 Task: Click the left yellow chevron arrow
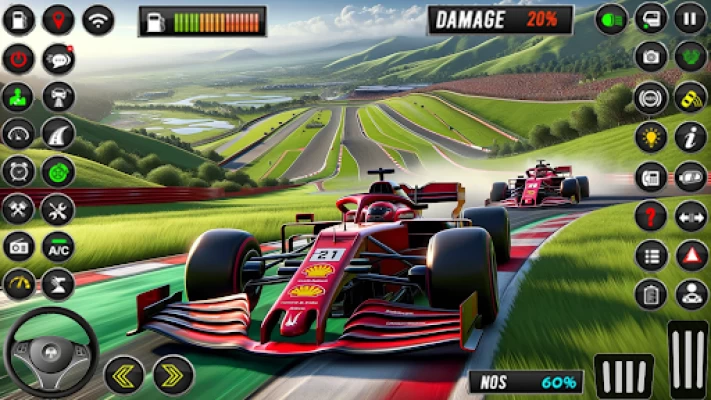(124, 374)
